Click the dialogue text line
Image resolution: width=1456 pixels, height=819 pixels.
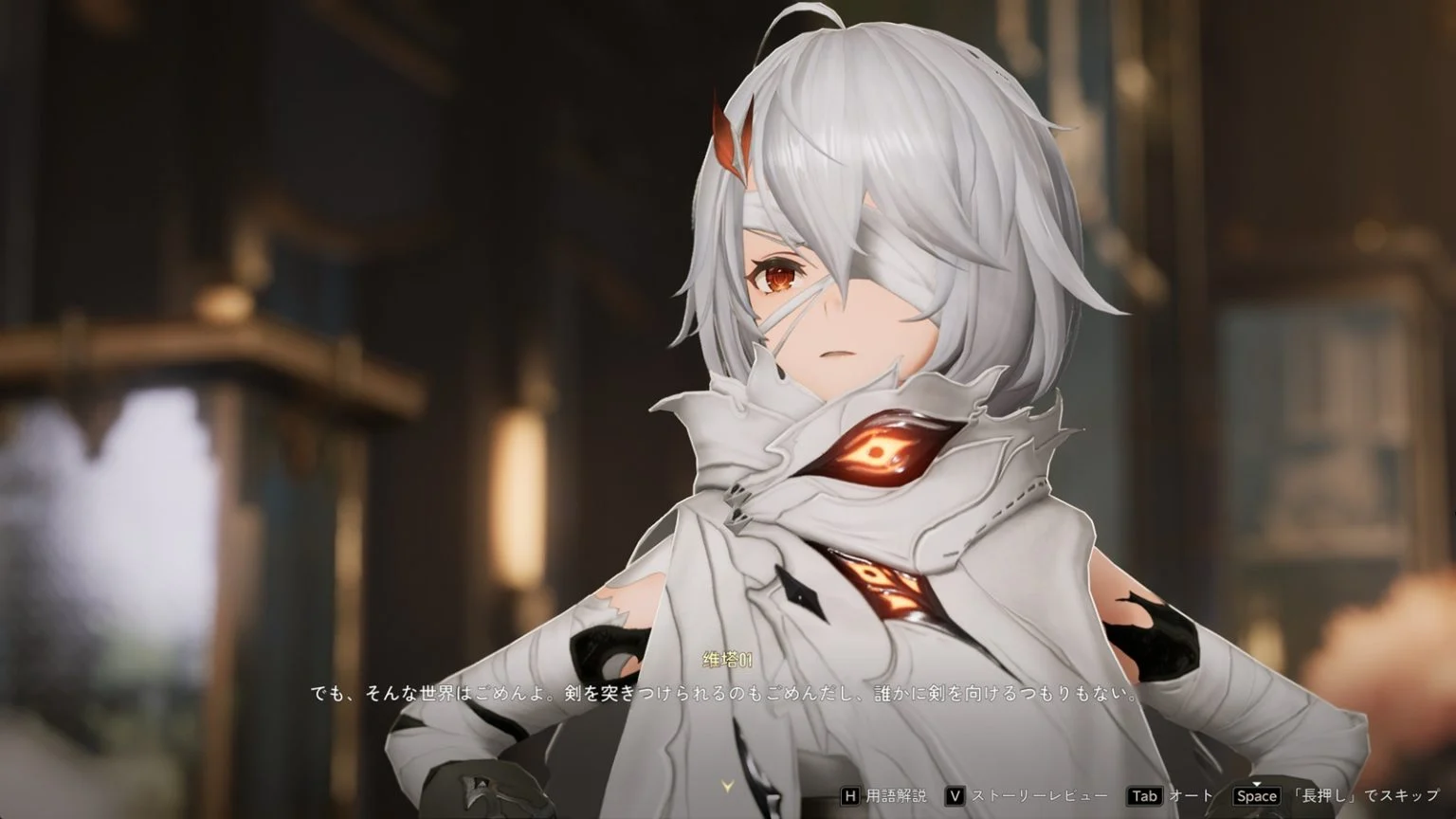(x=728, y=692)
